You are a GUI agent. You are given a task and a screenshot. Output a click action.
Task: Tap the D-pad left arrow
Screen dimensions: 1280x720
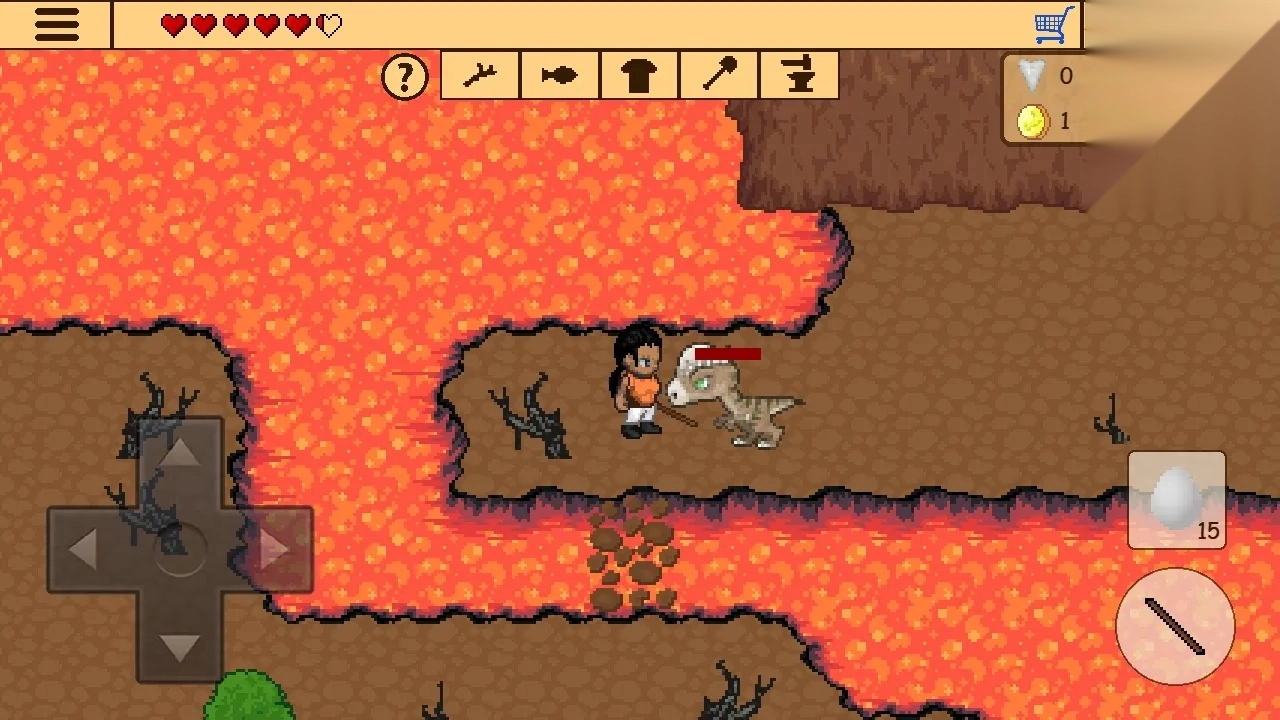tap(83, 549)
